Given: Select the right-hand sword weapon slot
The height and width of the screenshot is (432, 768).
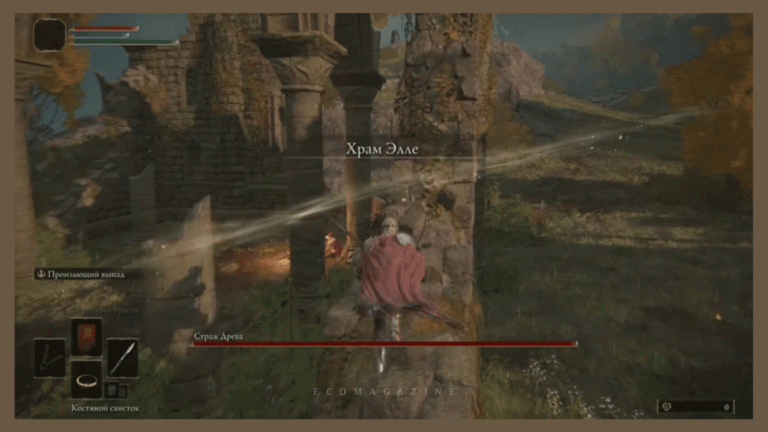Looking at the screenshot, I should 122,357.
